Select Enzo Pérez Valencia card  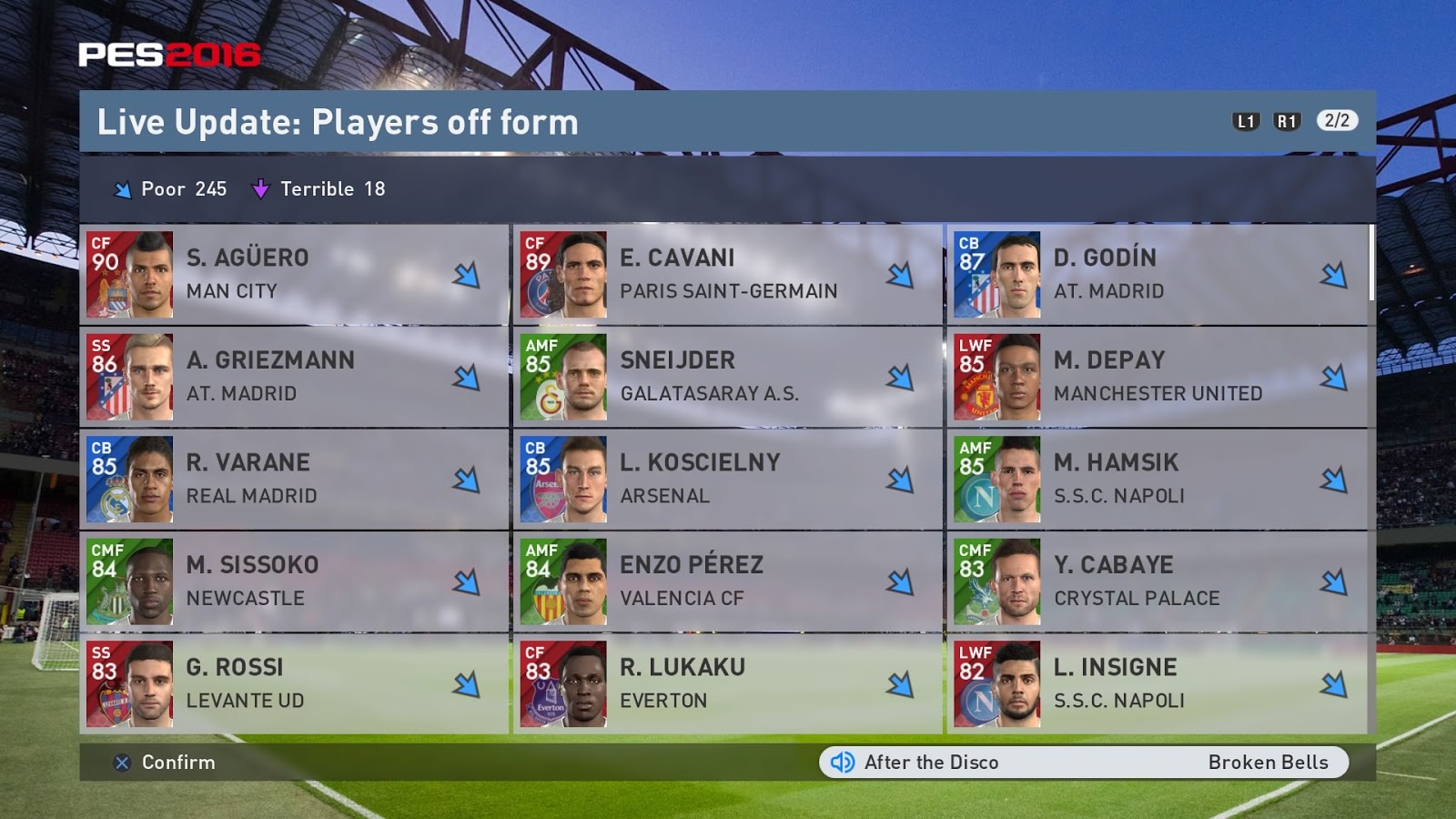coord(727,581)
